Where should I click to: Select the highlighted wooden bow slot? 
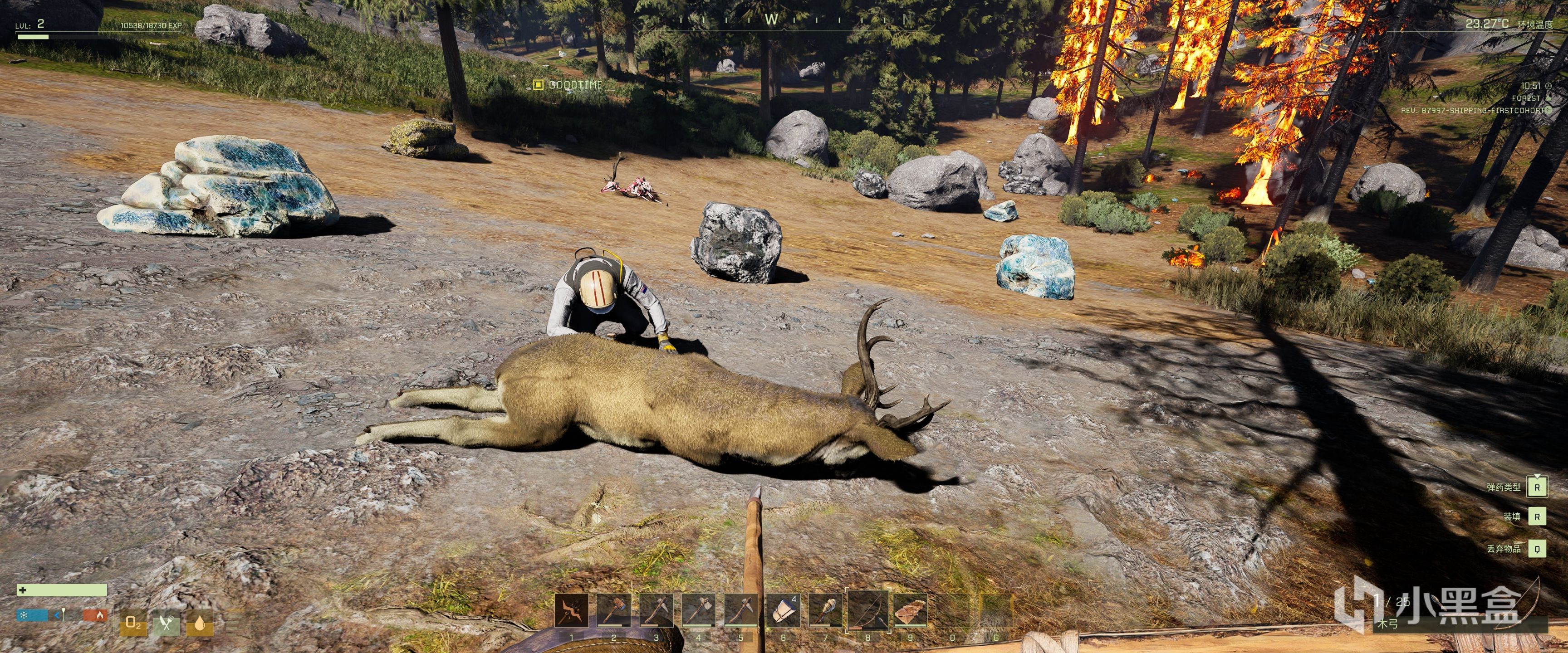pos(868,611)
